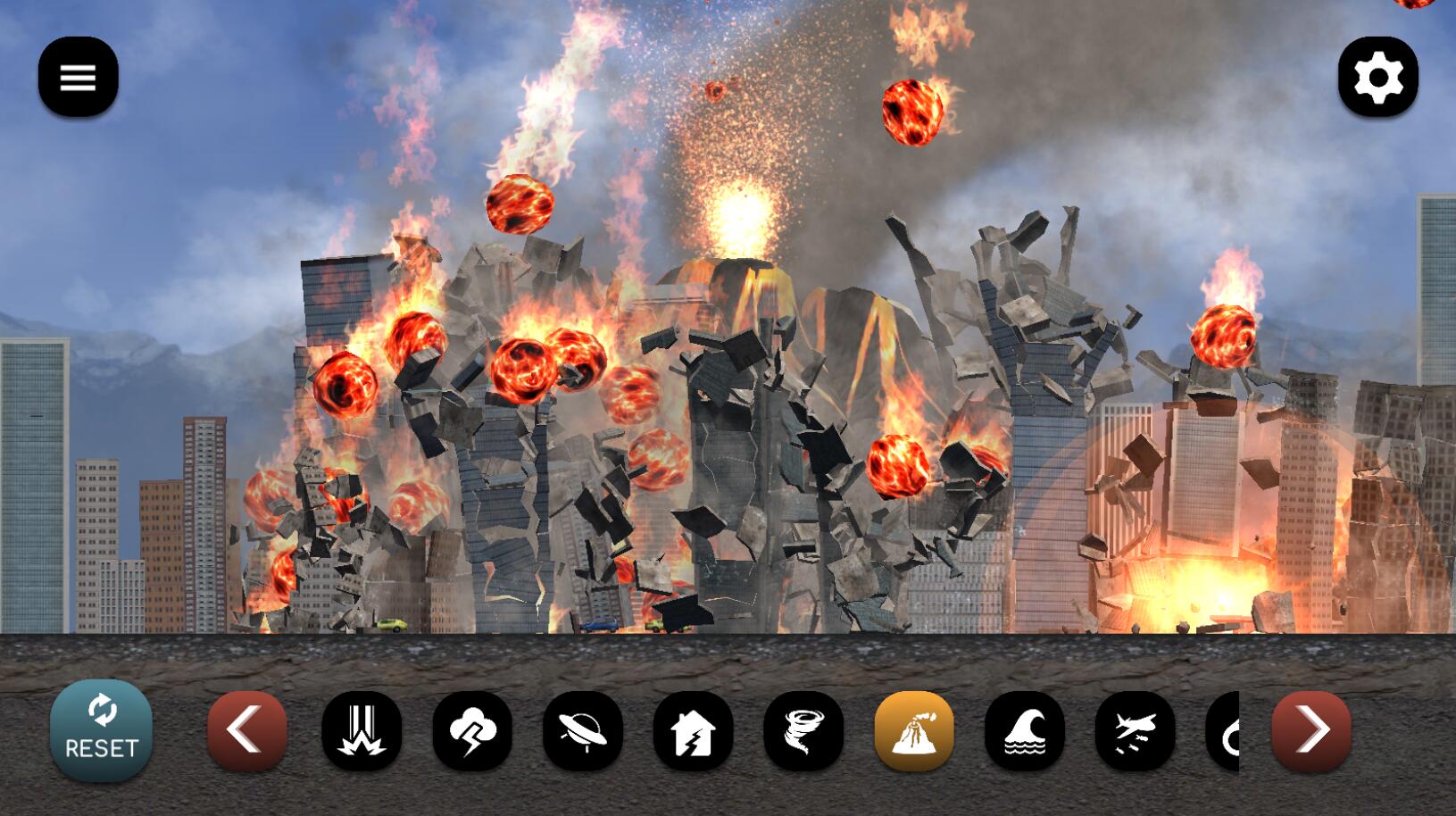Show previous disasters with left arrow
The height and width of the screenshot is (816, 1456).
pyautogui.click(x=247, y=730)
